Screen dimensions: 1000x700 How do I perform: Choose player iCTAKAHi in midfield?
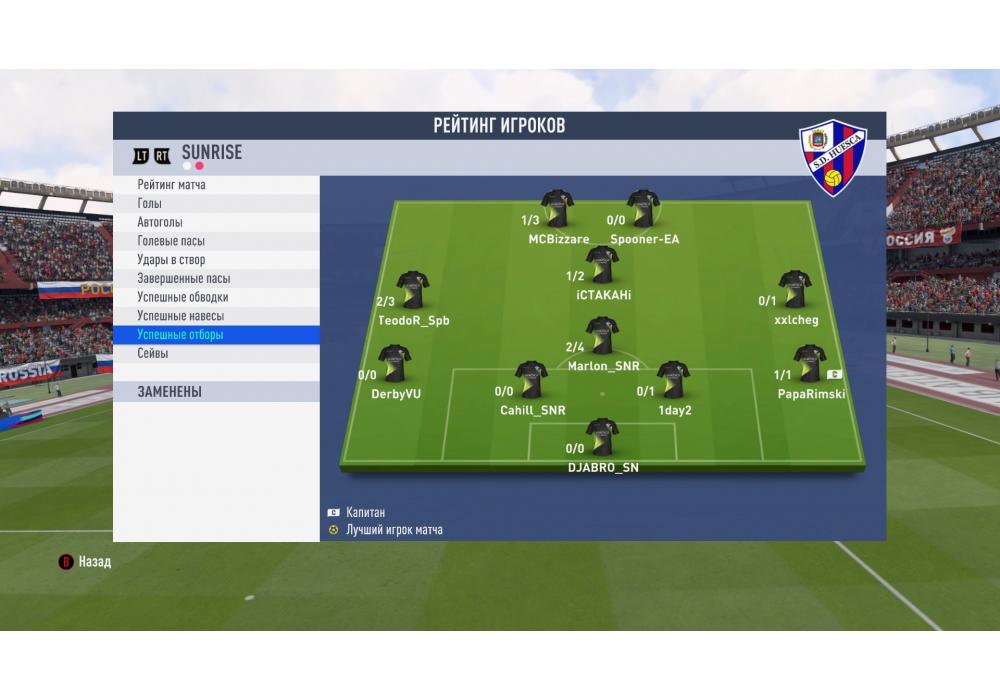pos(602,265)
